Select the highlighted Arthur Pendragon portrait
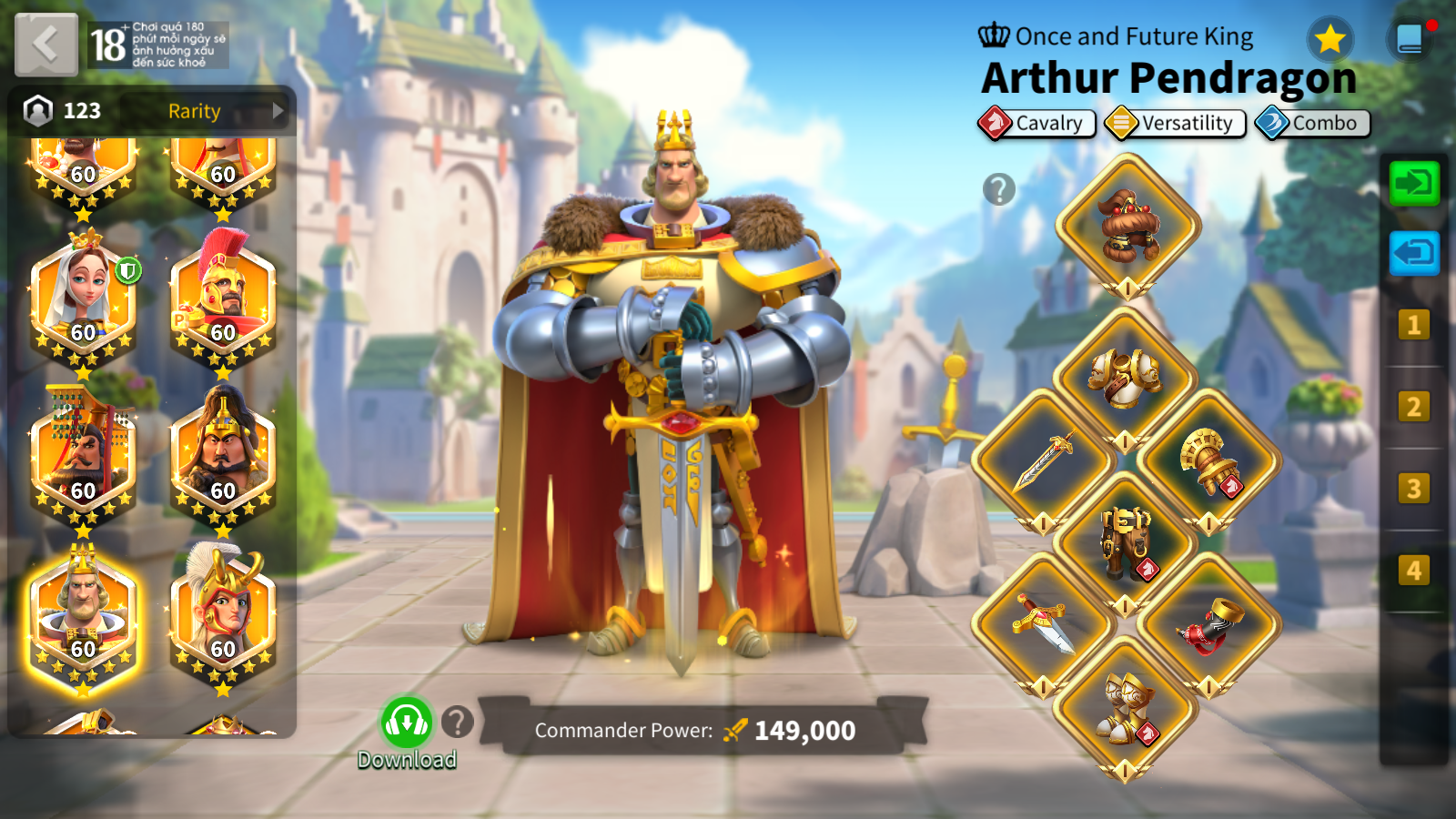Screen dimensions: 1456x819 (x=83, y=619)
